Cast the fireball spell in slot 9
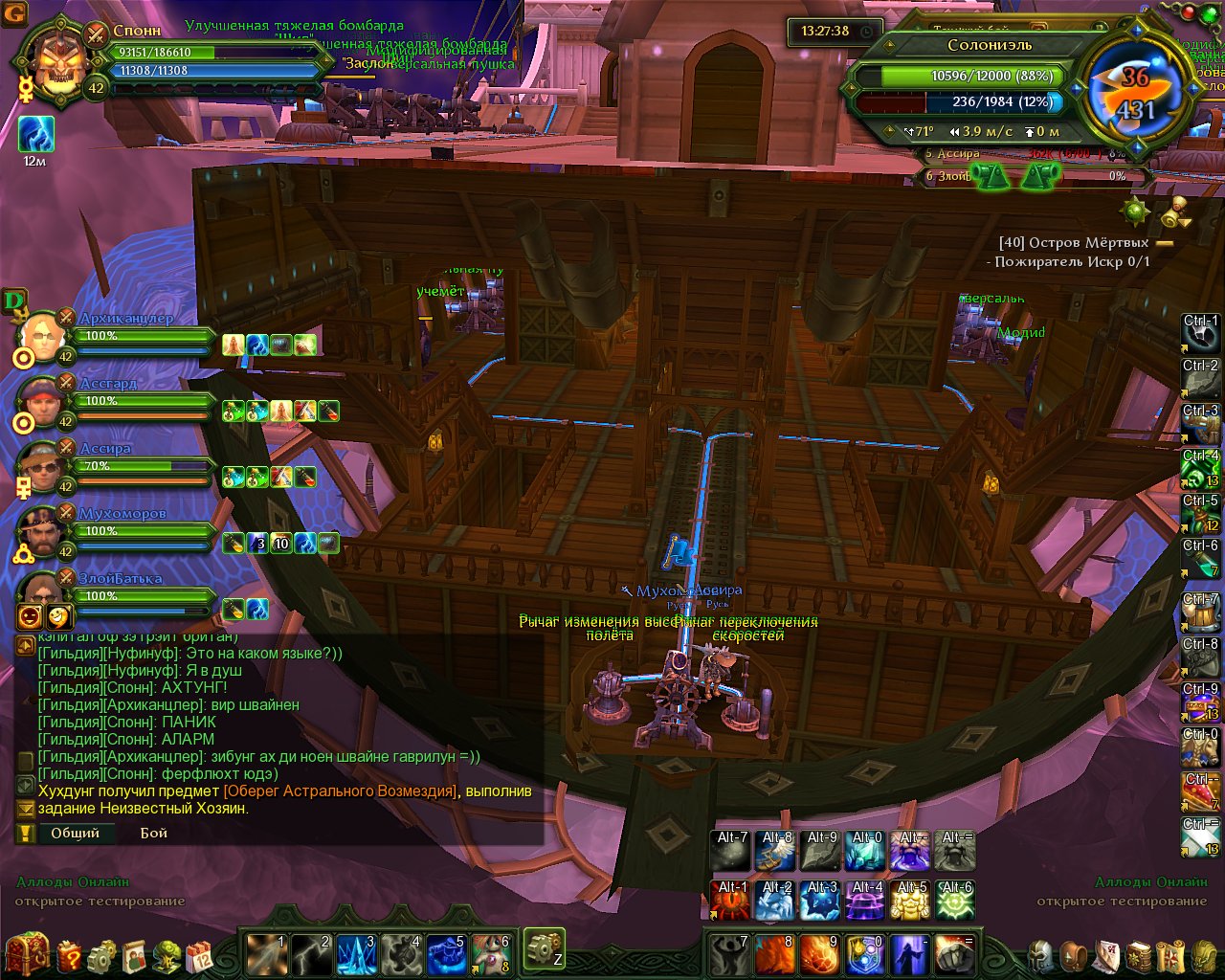Image resolution: width=1225 pixels, height=980 pixels. (819, 953)
